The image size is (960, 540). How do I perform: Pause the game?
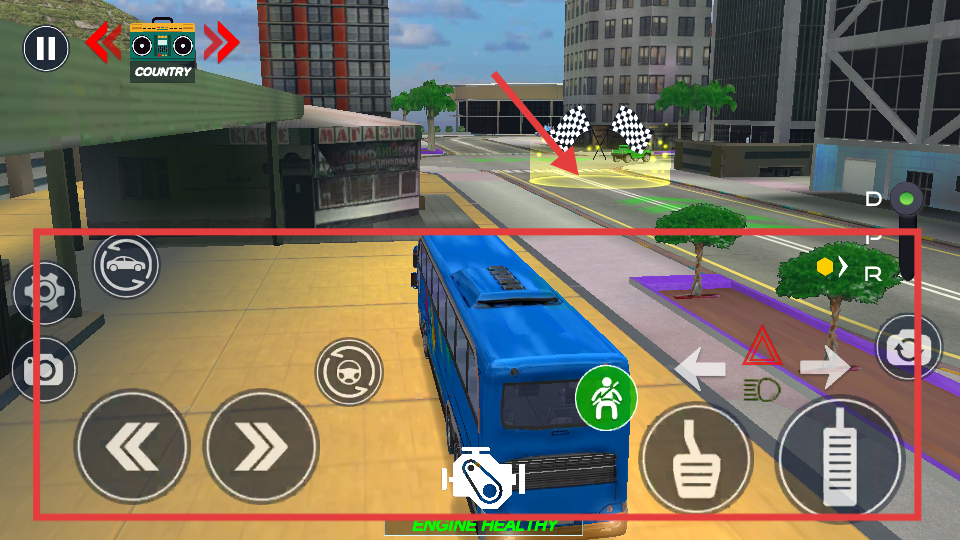coord(46,47)
